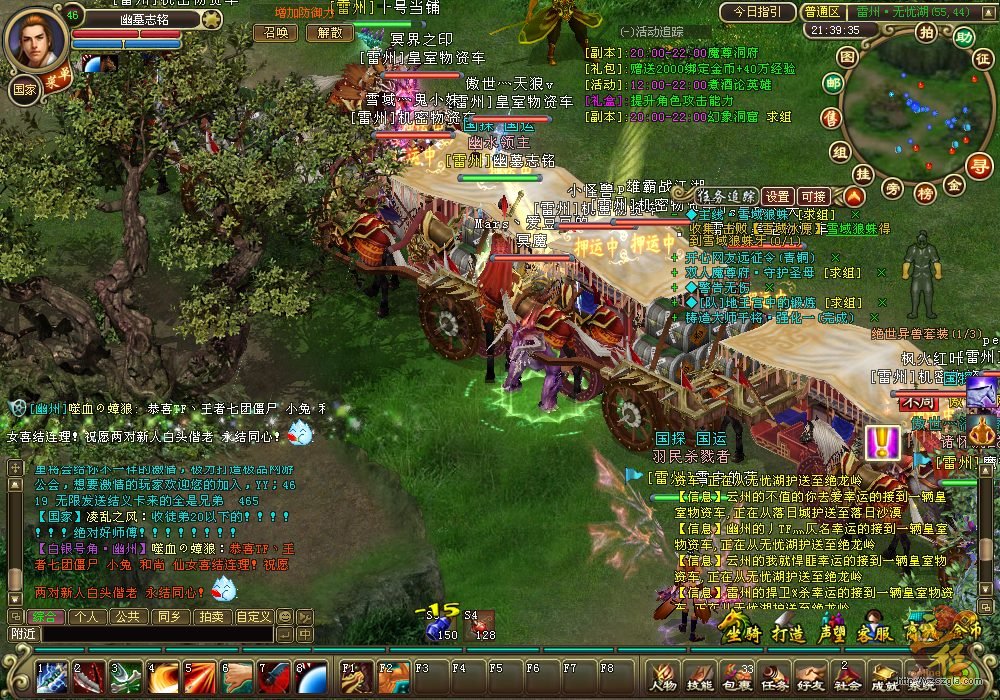Click the red 寻 pathfinding button

(x=981, y=166)
